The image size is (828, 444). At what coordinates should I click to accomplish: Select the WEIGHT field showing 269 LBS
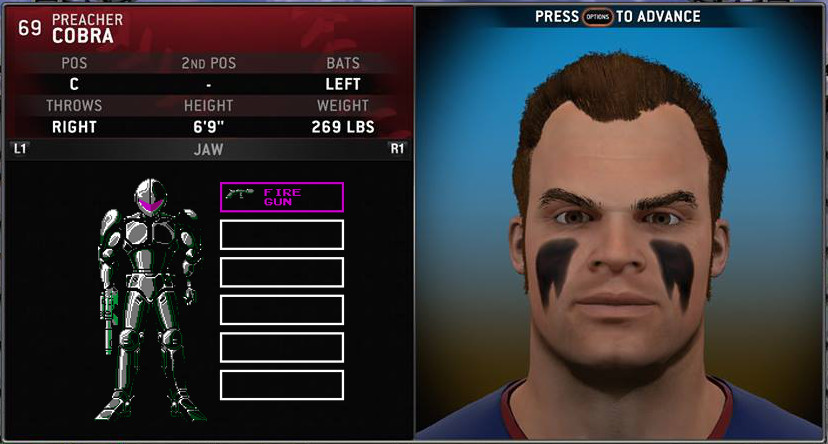point(342,127)
